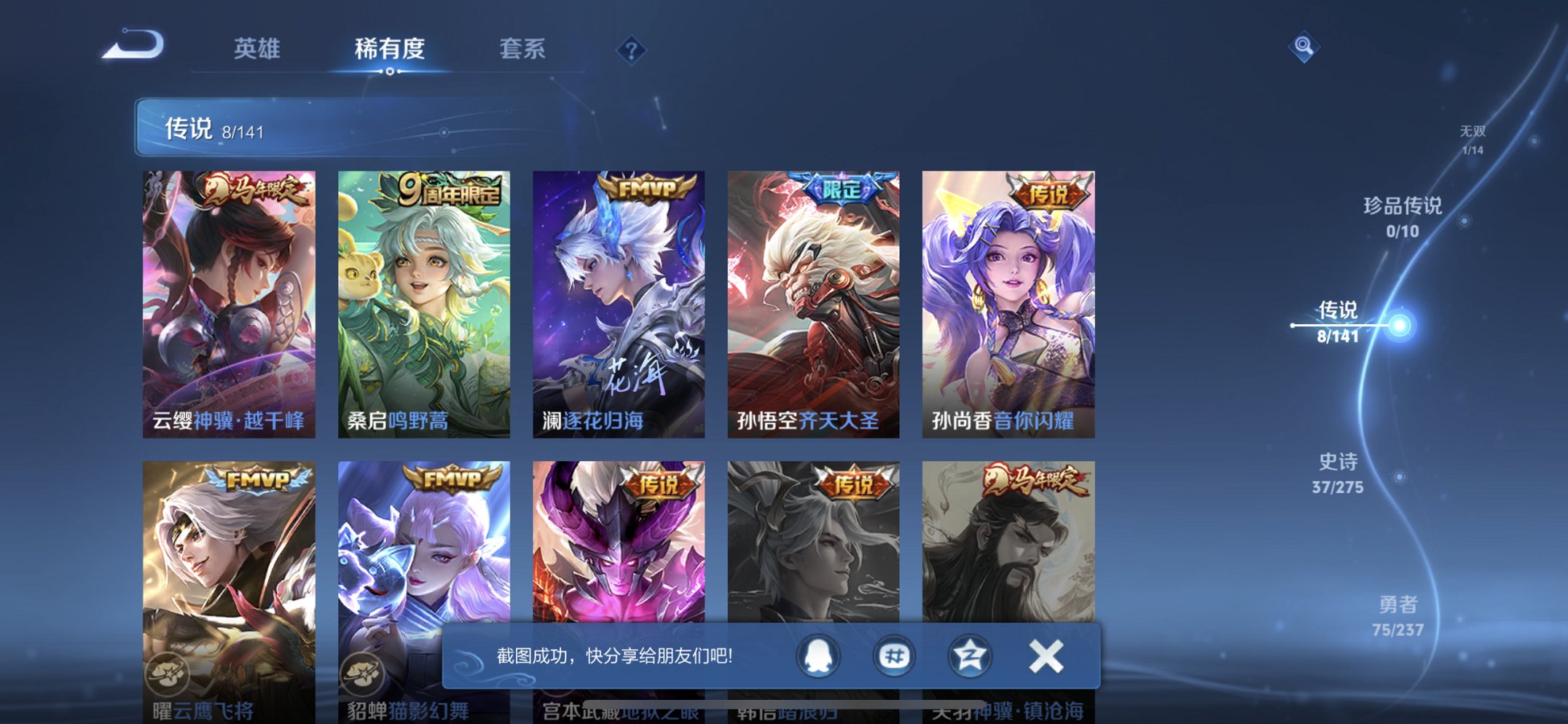Viewport: 1568px width, 724px height.
Task: Click the badge icon on 曜's skin card
Action: click(x=169, y=674)
